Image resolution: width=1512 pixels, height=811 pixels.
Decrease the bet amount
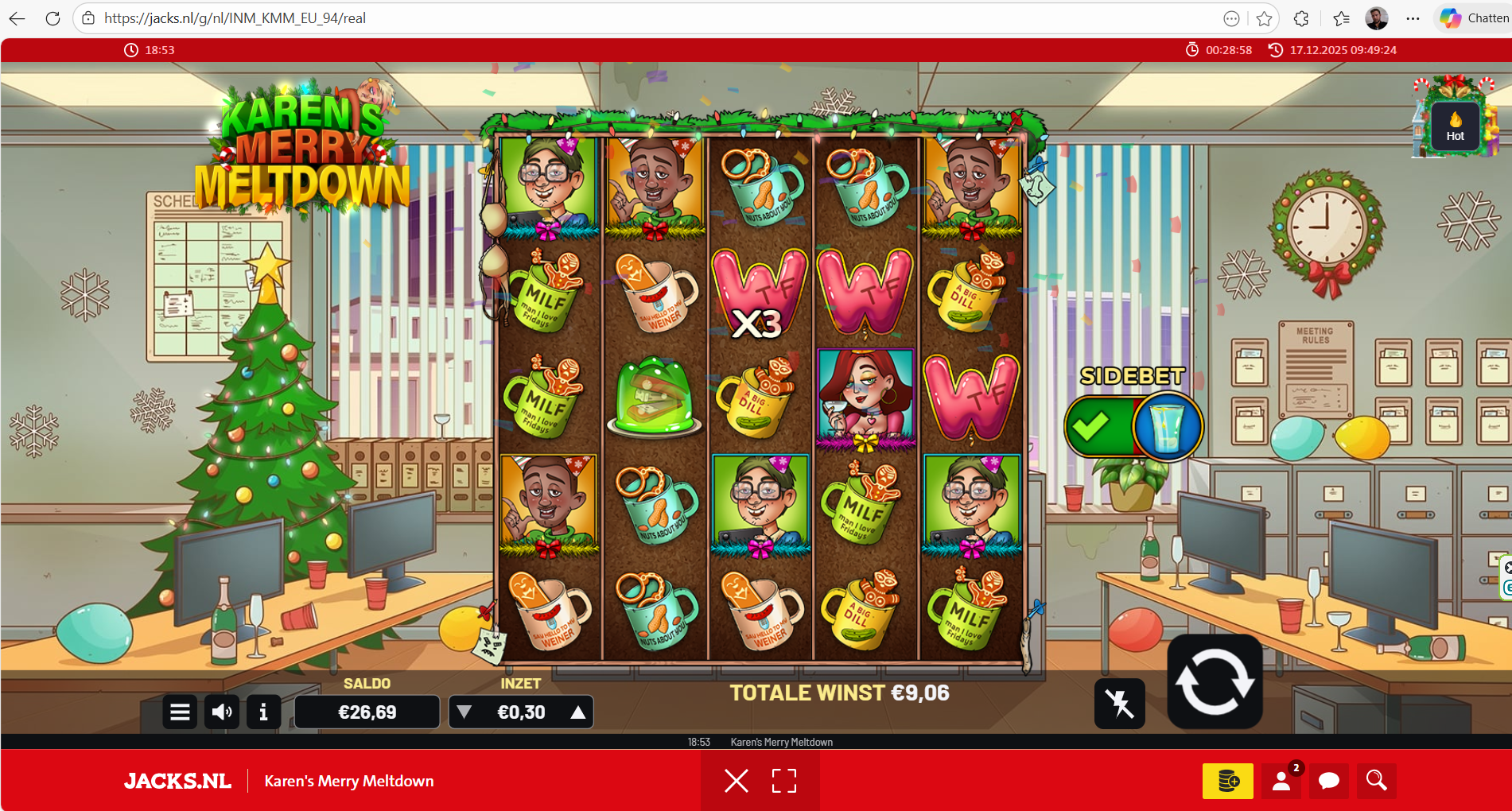pyautogui.click(x=464, y=712)
